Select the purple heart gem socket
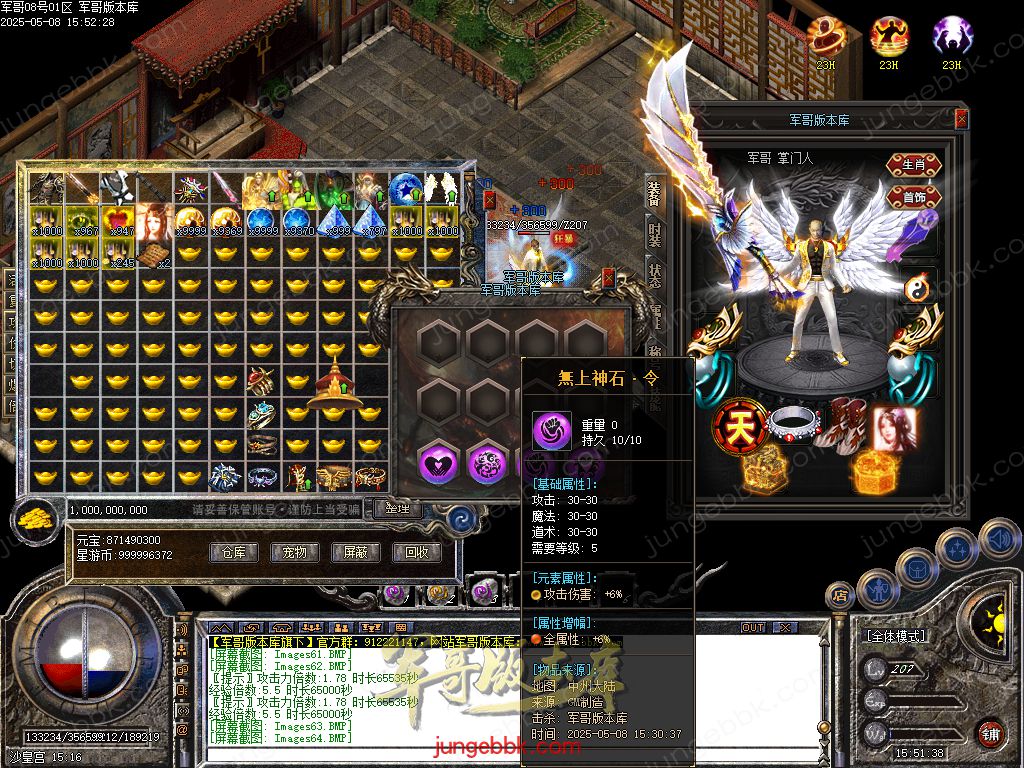 click(437, 462)
